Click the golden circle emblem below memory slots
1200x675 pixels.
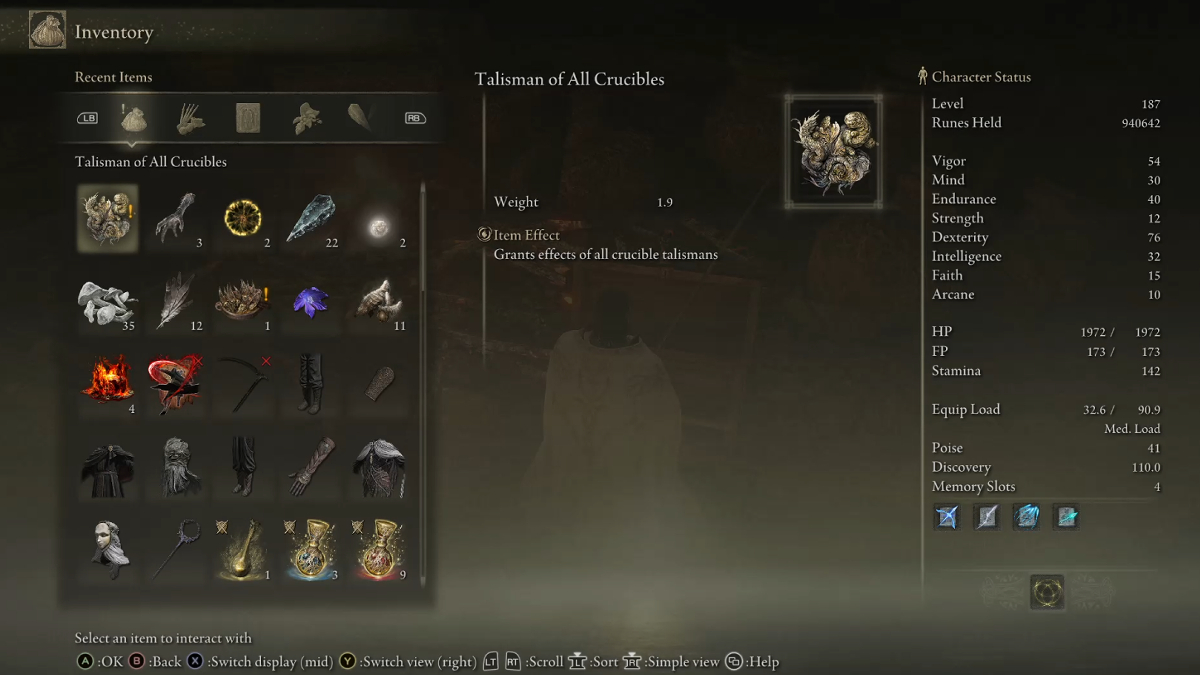(1047, 592)
